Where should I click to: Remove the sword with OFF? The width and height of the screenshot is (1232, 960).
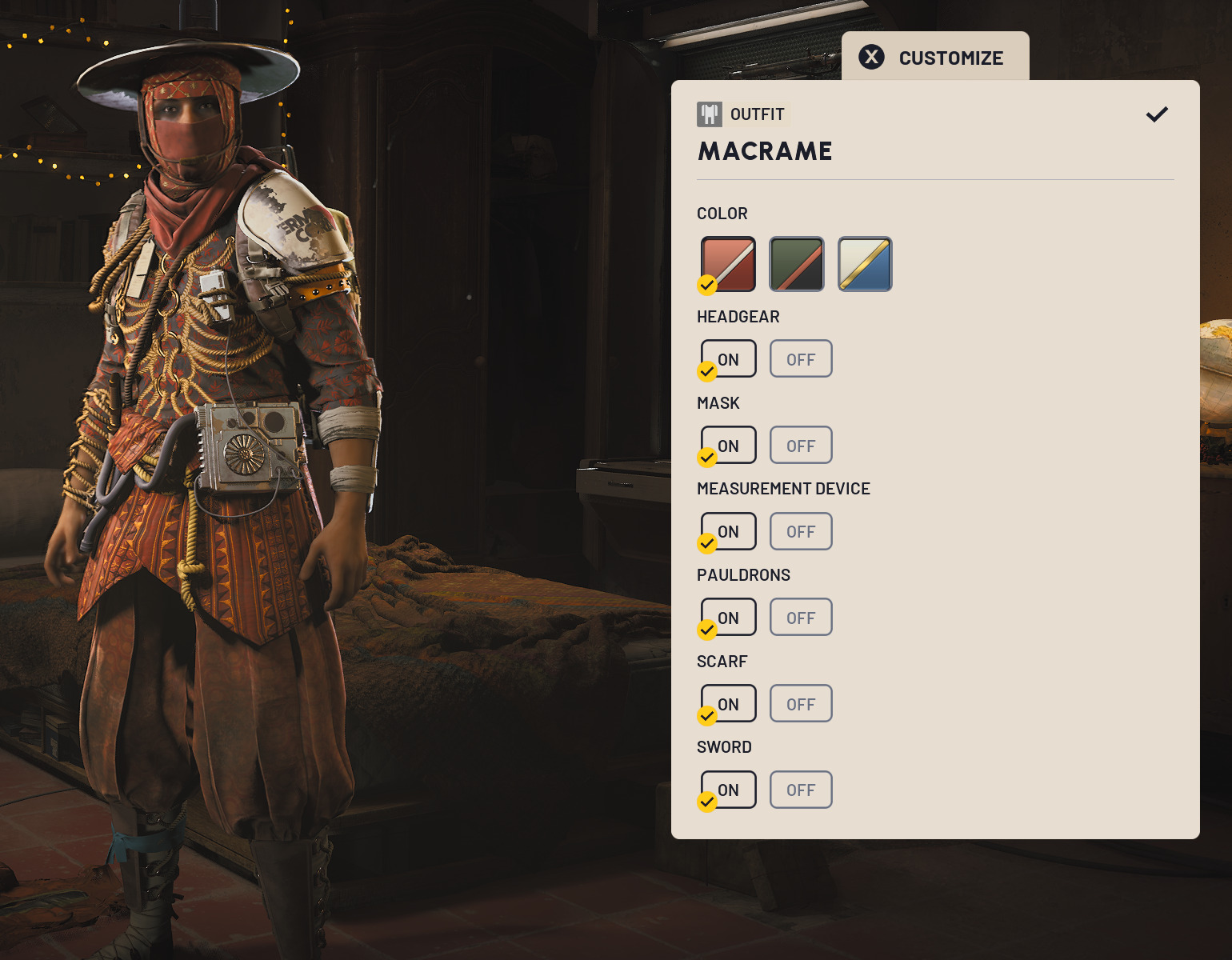pyautogui.click(x=801, y=790)
